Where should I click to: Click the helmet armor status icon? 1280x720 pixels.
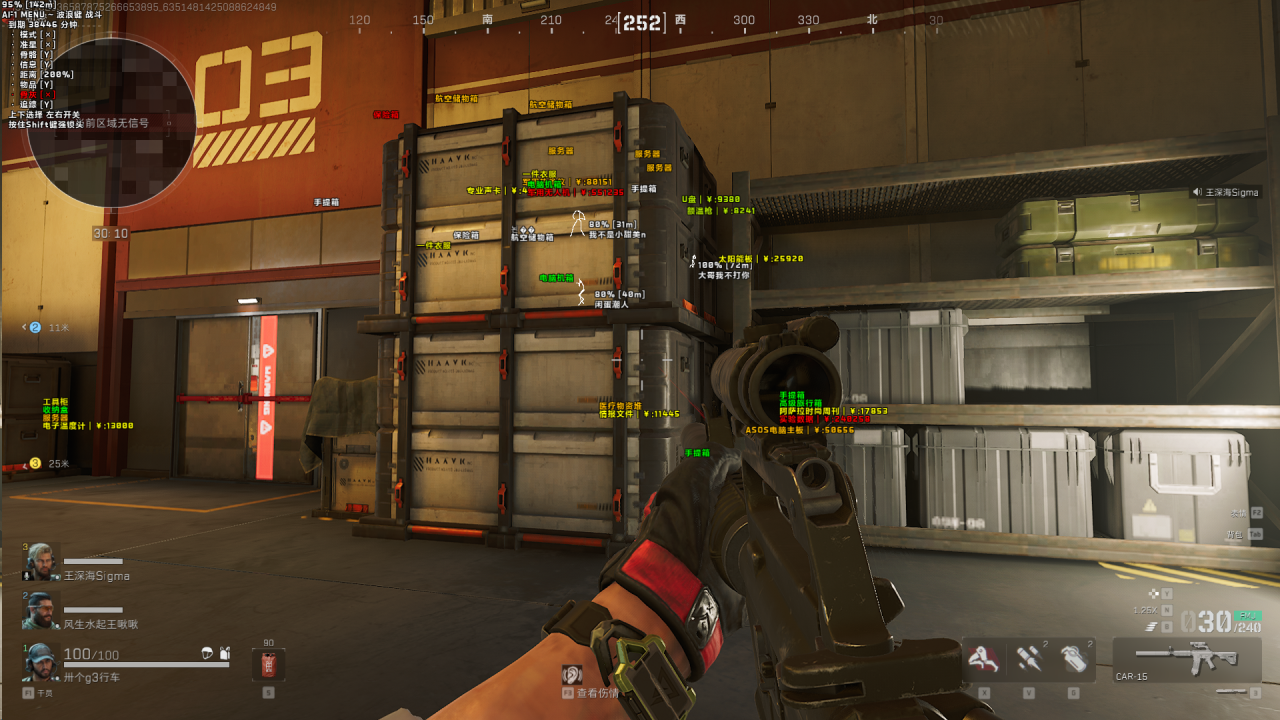(x=207, y=653)
